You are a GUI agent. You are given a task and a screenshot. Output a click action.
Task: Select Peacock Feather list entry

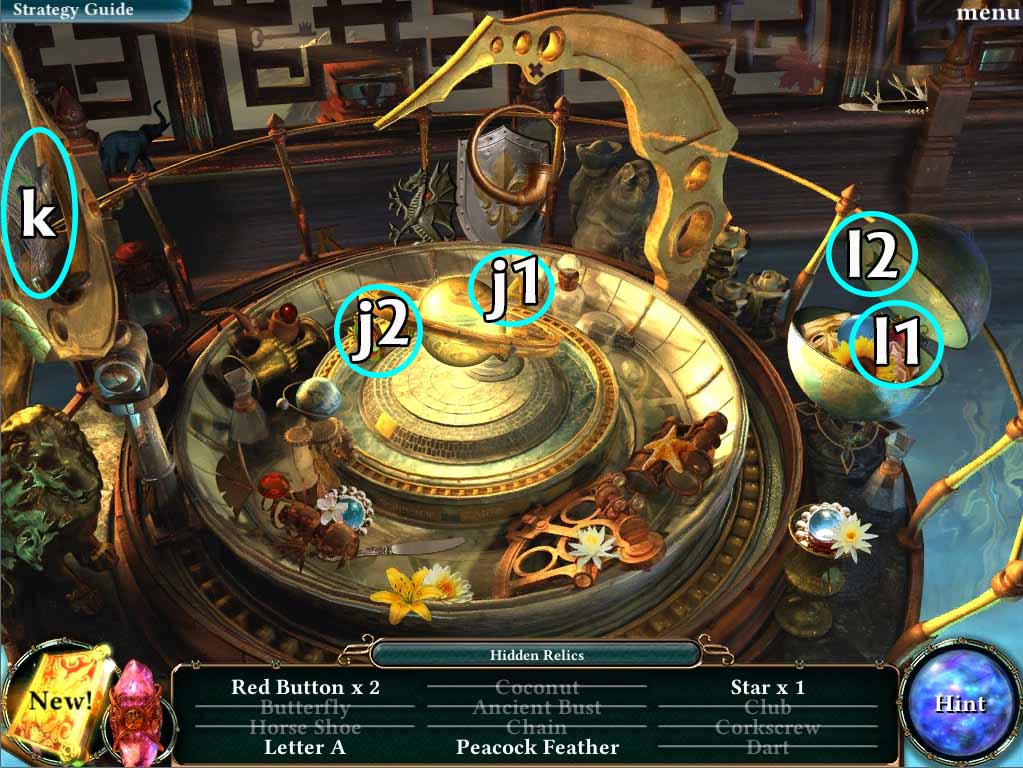point(537,747)
